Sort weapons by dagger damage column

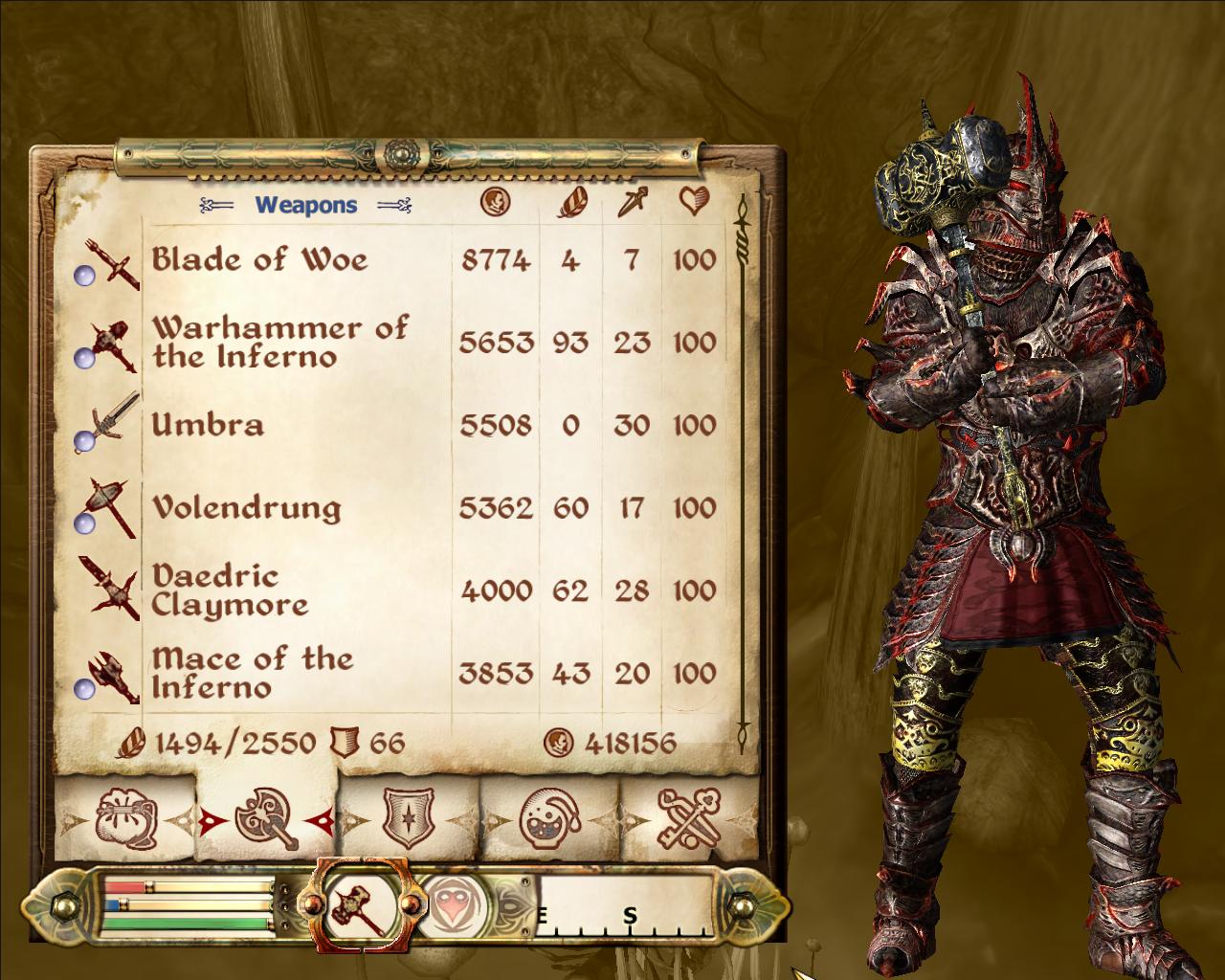(633, 203)
